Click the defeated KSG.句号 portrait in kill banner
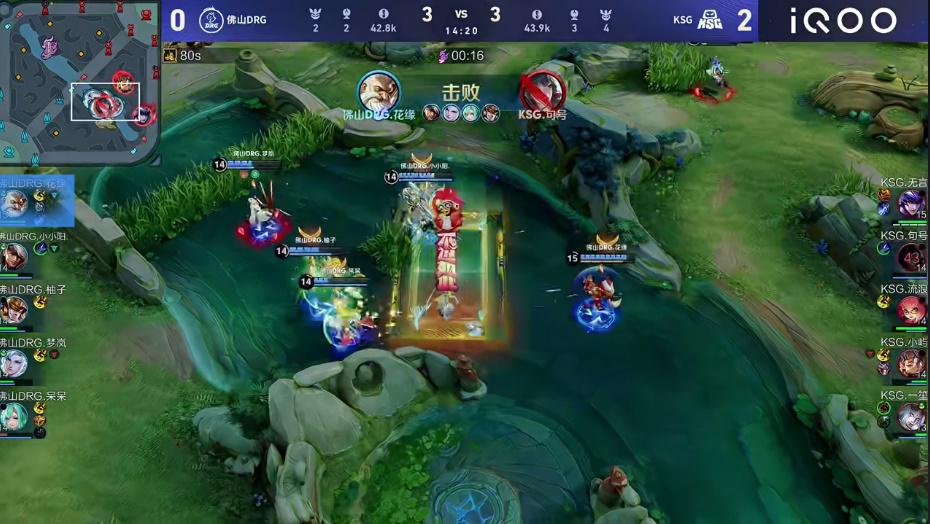Viewport: 930px width, 524px height. click(541, 91)
